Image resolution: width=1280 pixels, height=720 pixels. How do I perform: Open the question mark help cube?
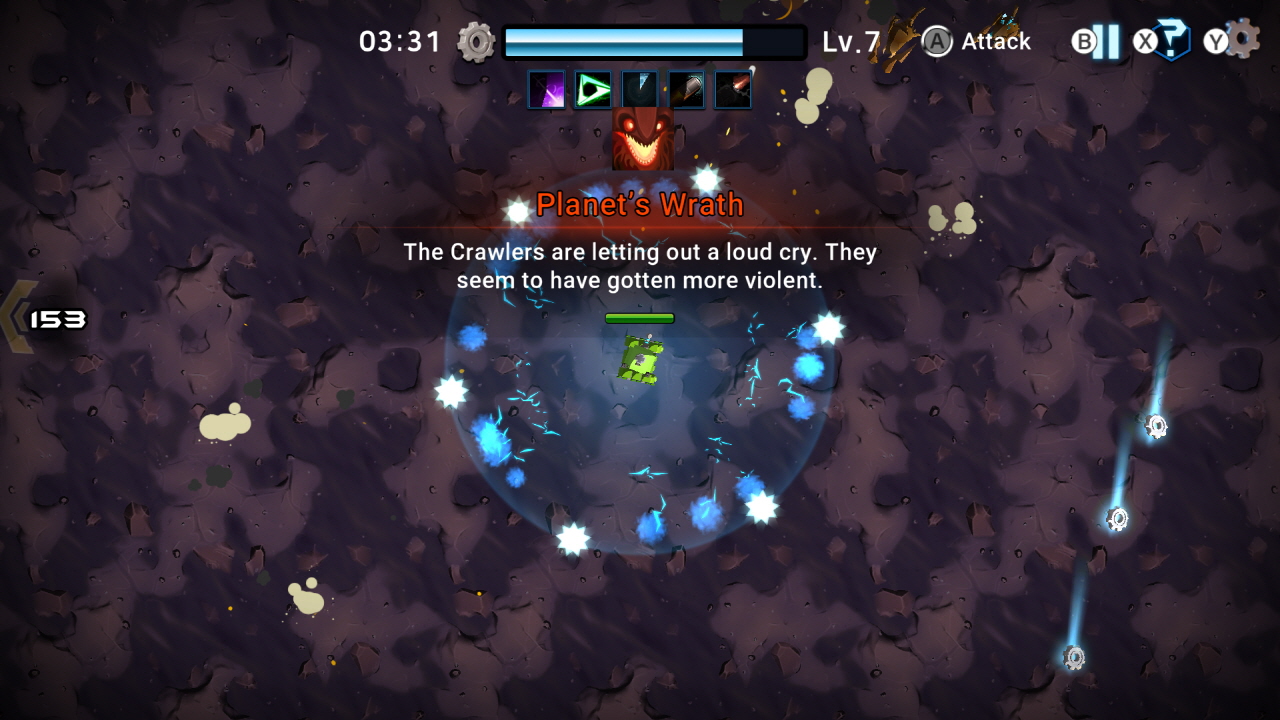tap(1171, 41)
